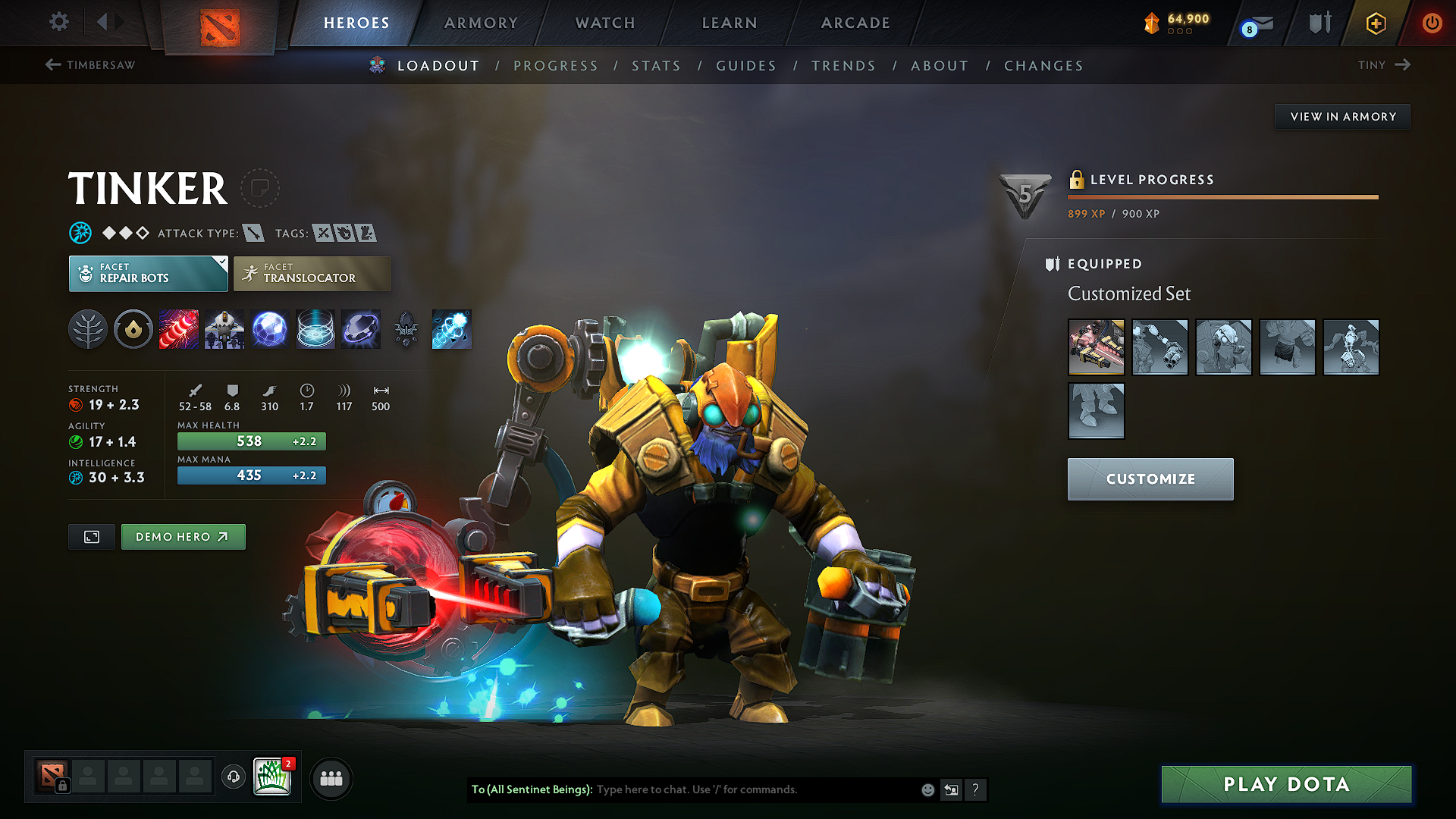Click the Keen Conveyance teleport ability icon
The width and height of the screenshot is (1456, 819).
452,329
